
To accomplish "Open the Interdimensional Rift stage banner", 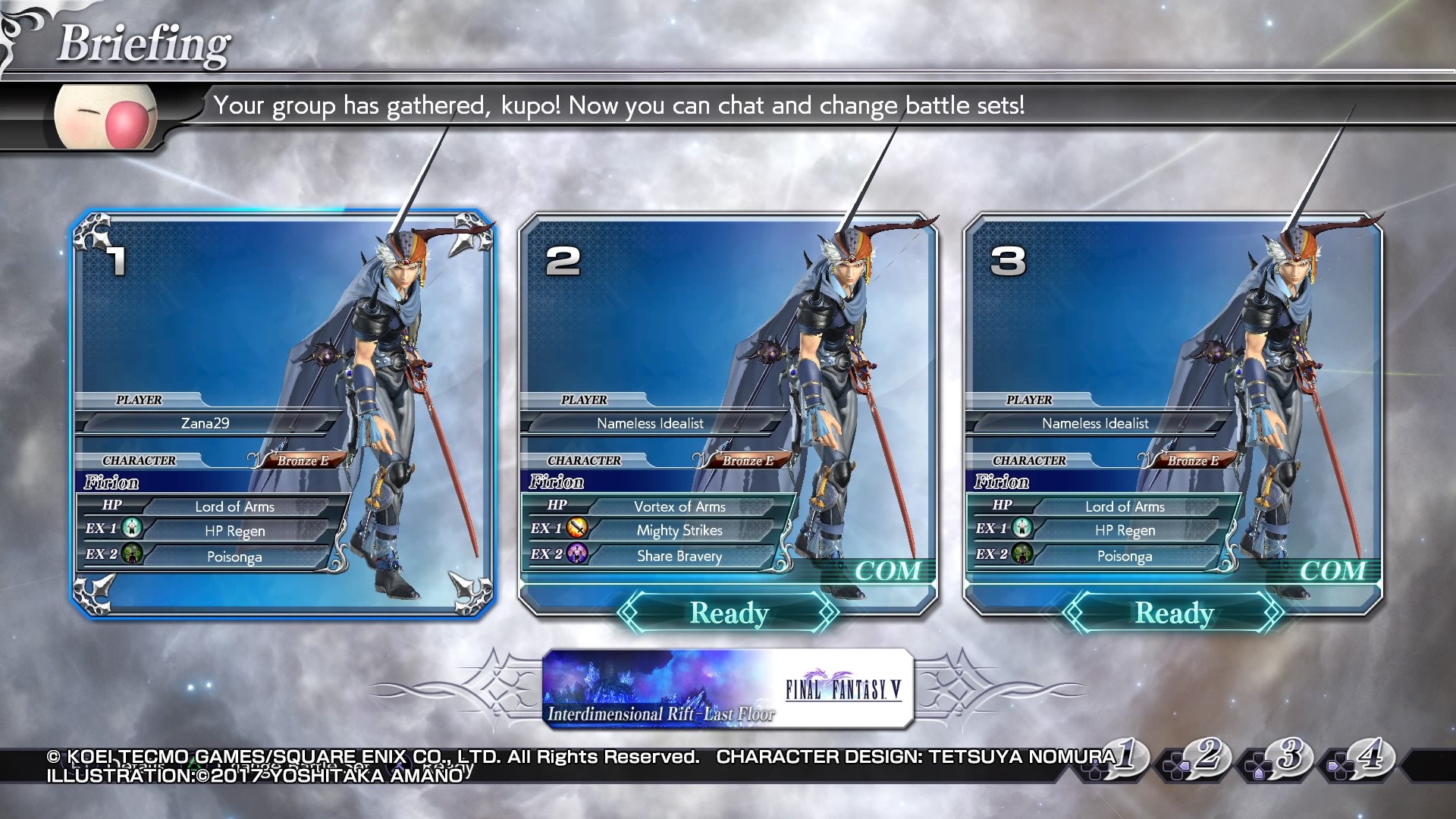I will coord(727,689).
